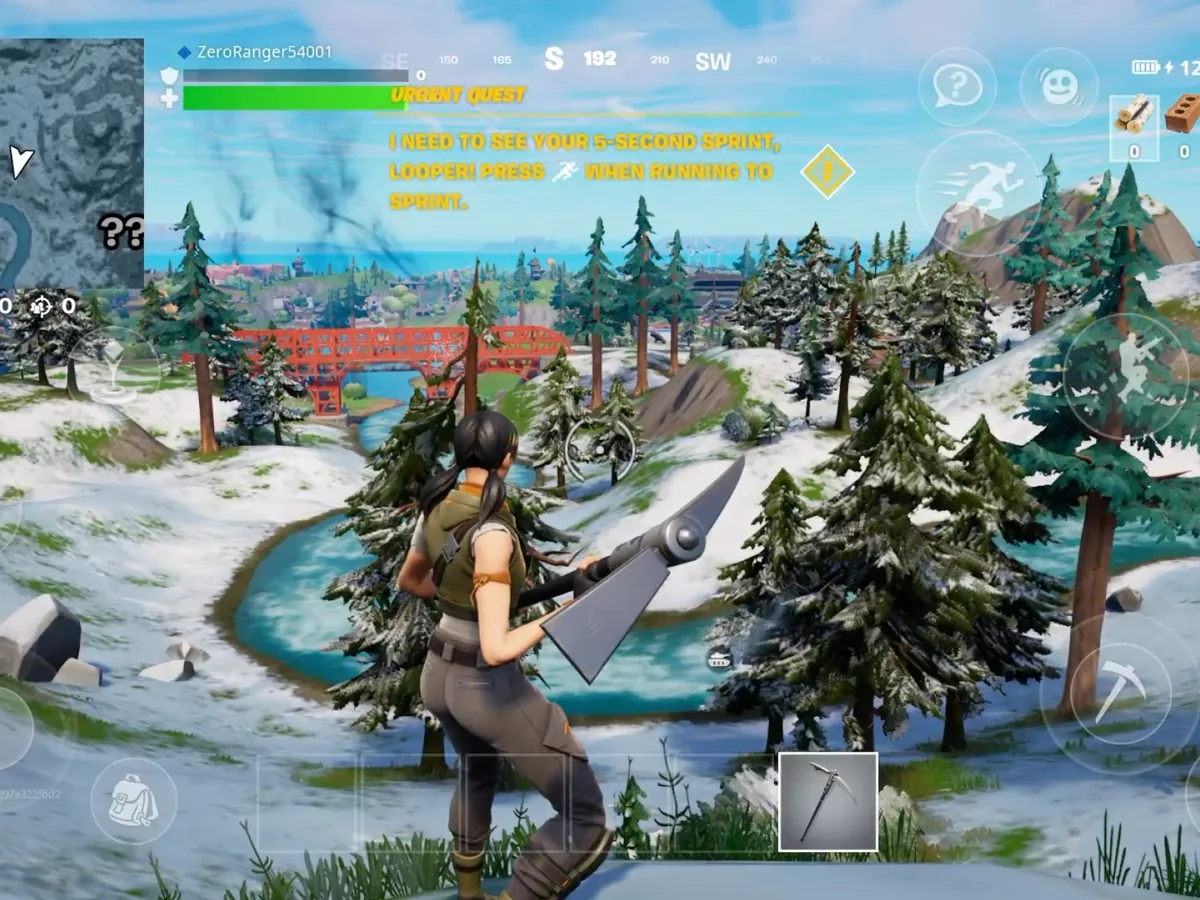Open the question mark chat bubble
The width and height of the screenshot is (1200, 900).
[x=956, y=87]
